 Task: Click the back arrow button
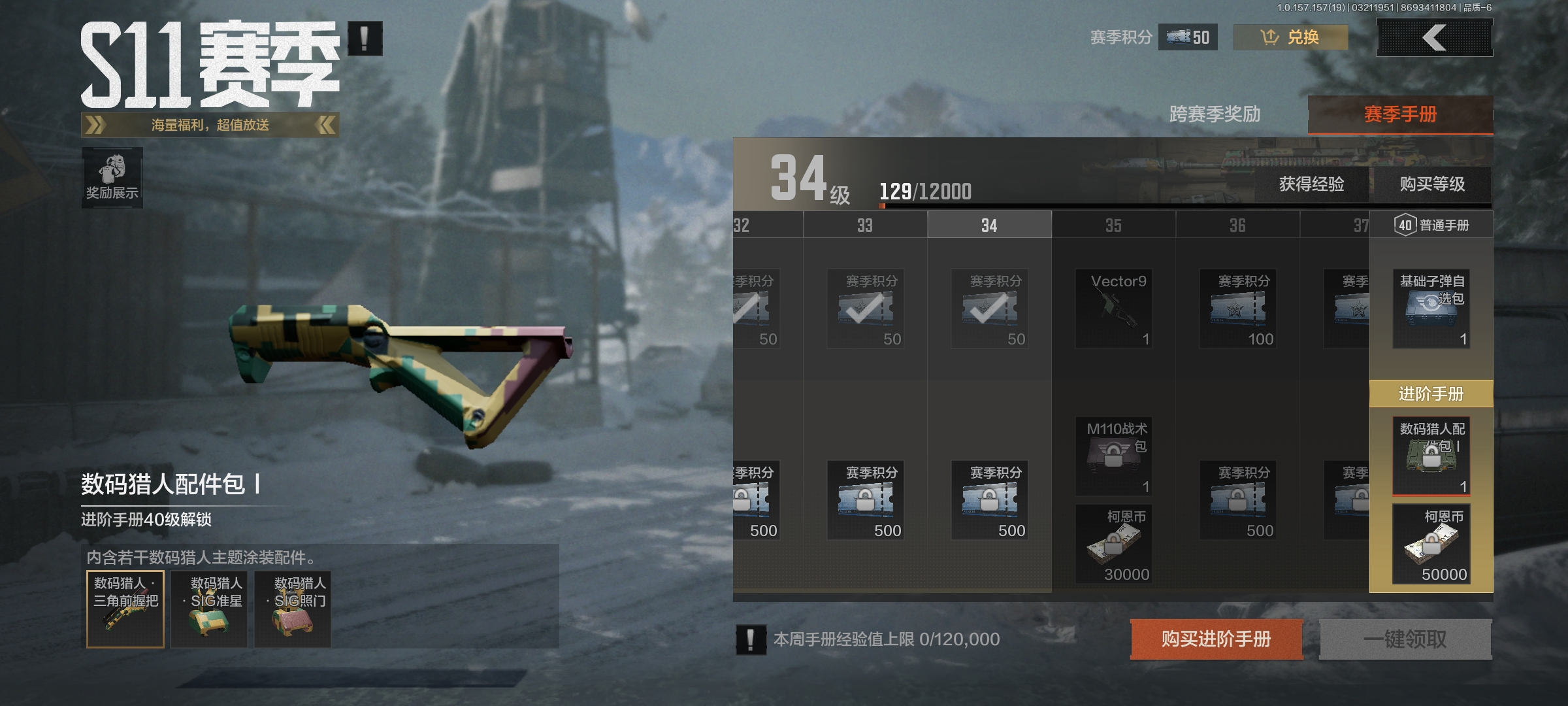tap(1434, 37)
